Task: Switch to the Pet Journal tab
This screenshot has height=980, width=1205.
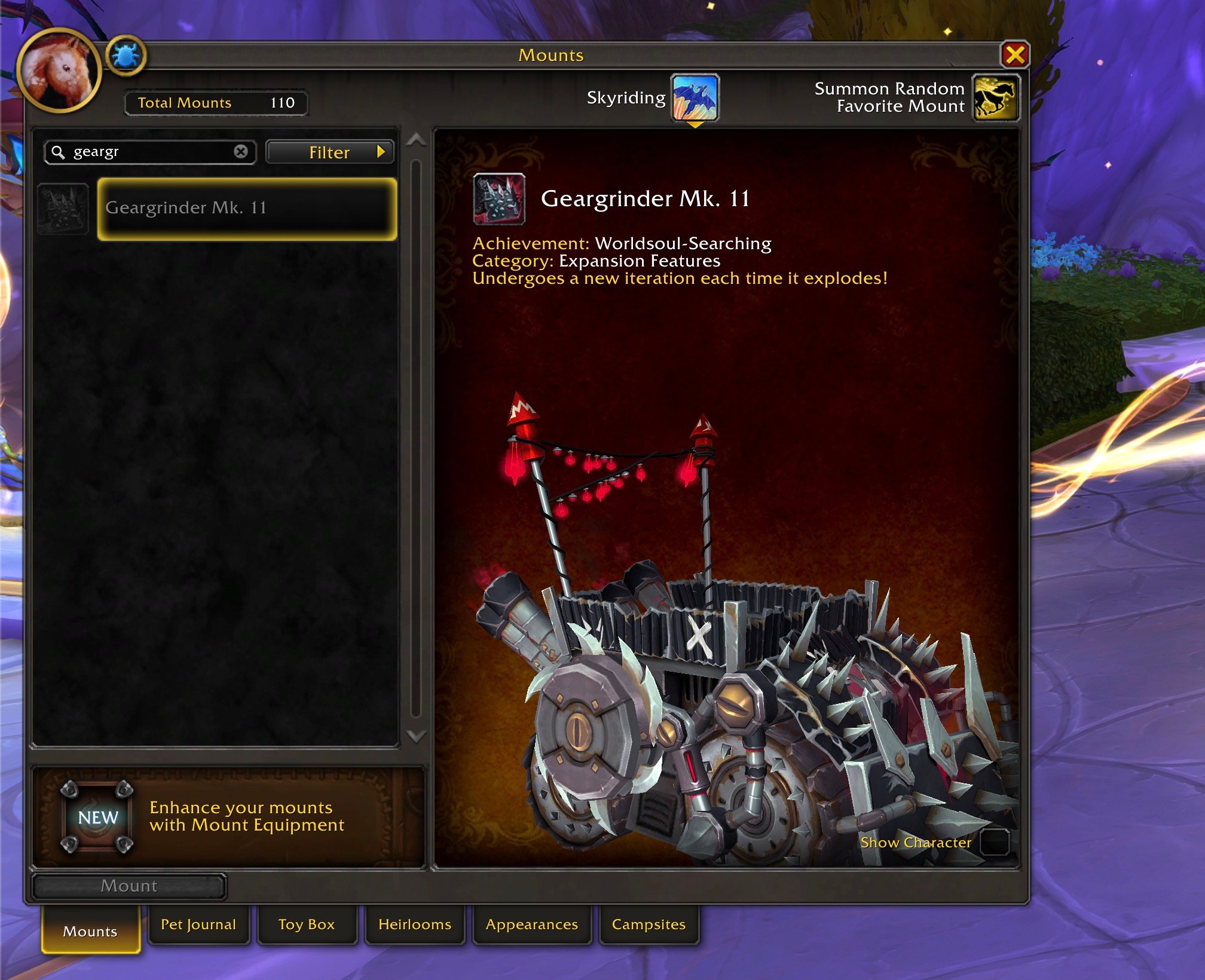Action: point(198,924)
